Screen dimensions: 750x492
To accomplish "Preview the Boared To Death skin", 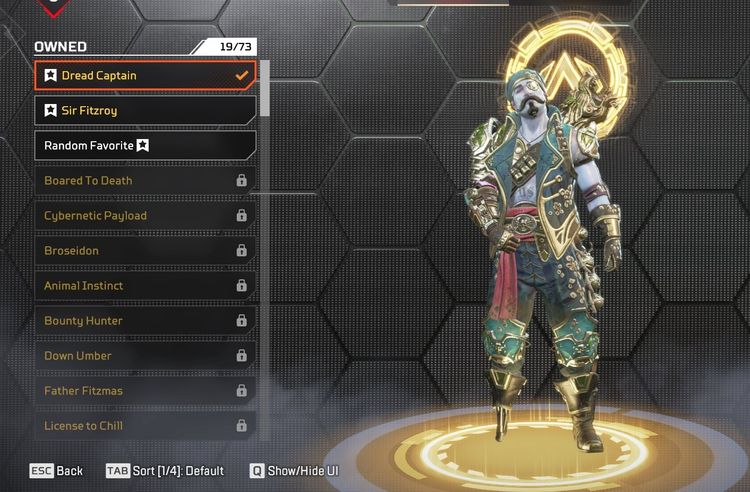I will point(145,181).
